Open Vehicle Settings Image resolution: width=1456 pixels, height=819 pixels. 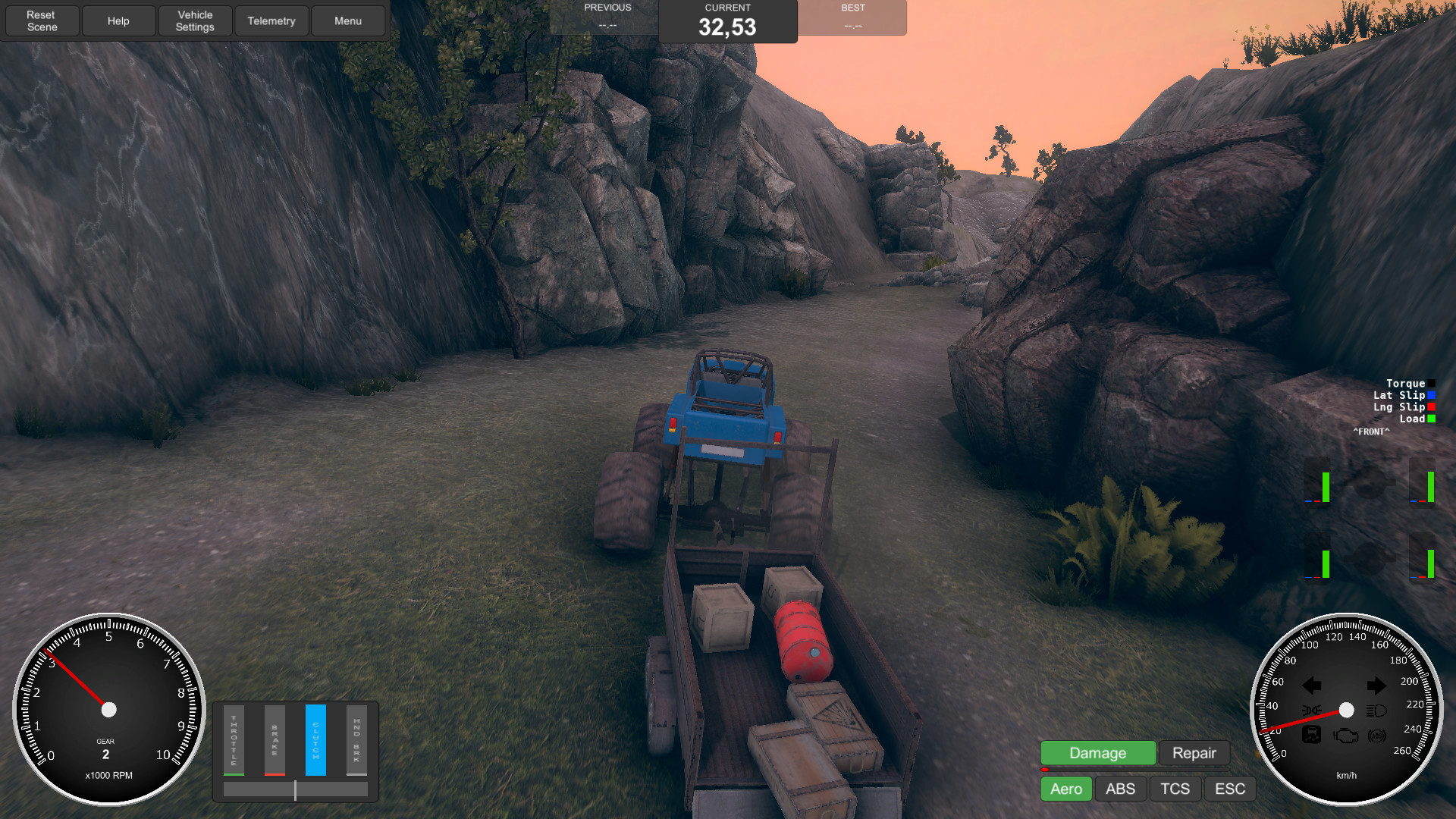pos(195,20)
